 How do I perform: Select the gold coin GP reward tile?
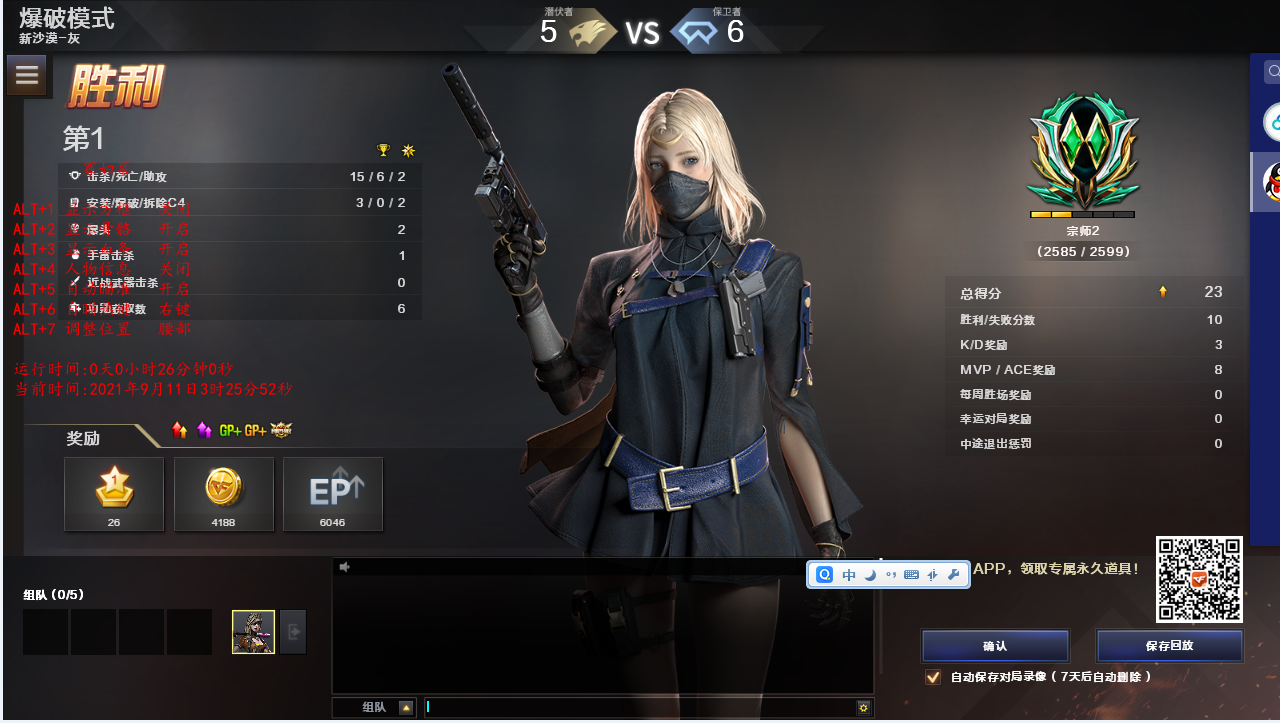(223, 494)
